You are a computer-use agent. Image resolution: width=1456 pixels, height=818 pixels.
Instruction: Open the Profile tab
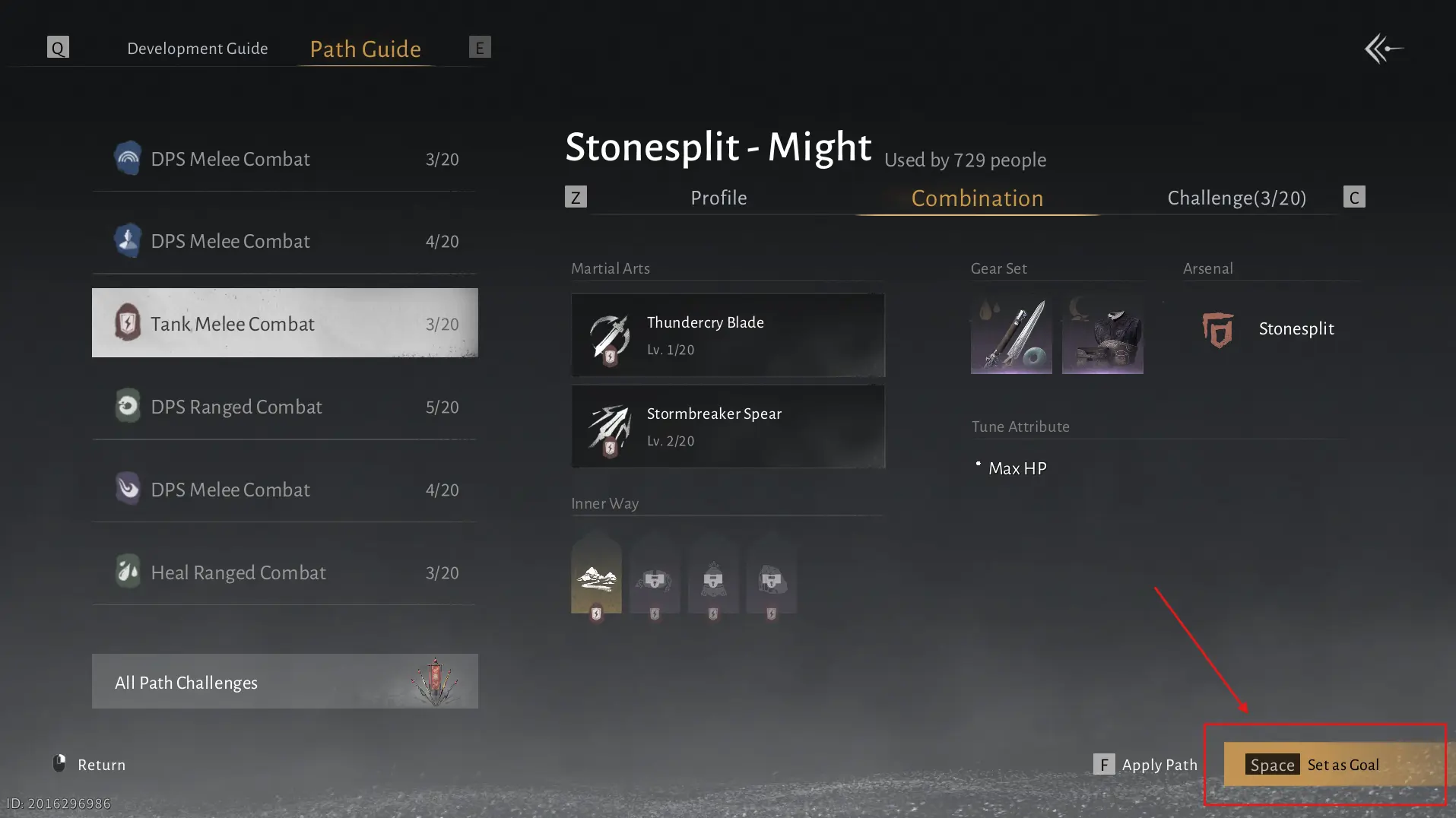(718, 198)
